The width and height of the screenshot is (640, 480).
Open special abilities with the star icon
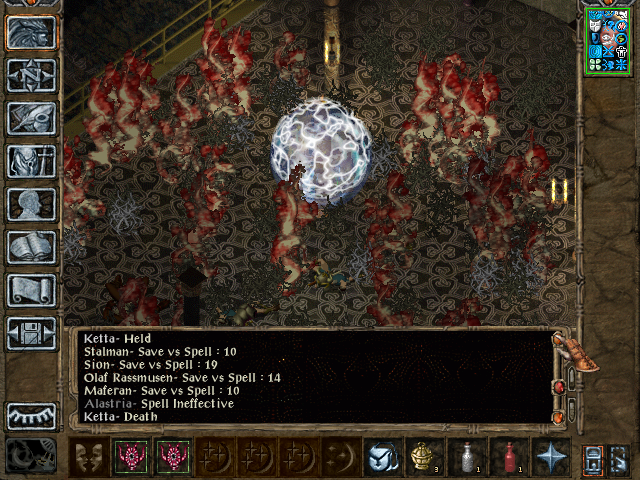[x=550, y=456]
